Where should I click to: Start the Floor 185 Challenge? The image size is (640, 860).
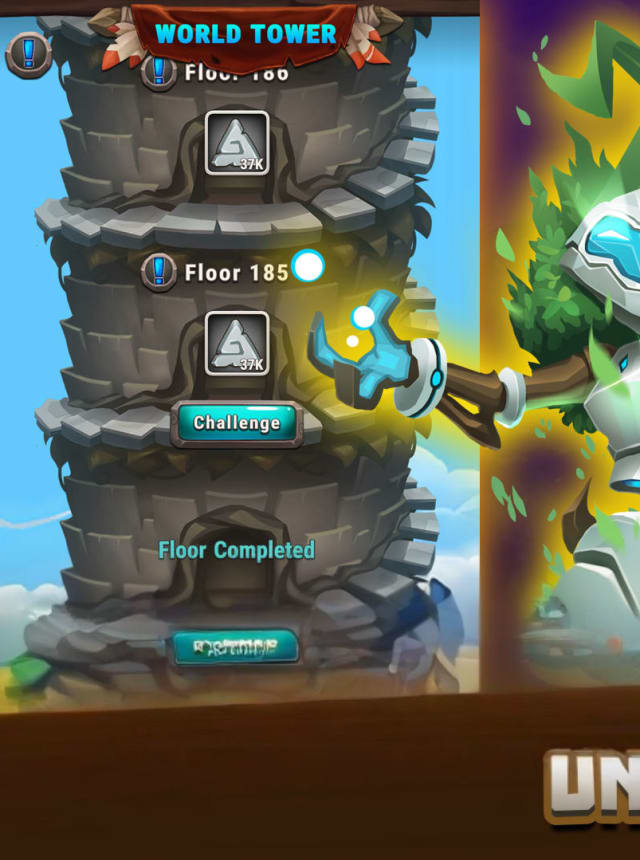click(x=237, y=423)
